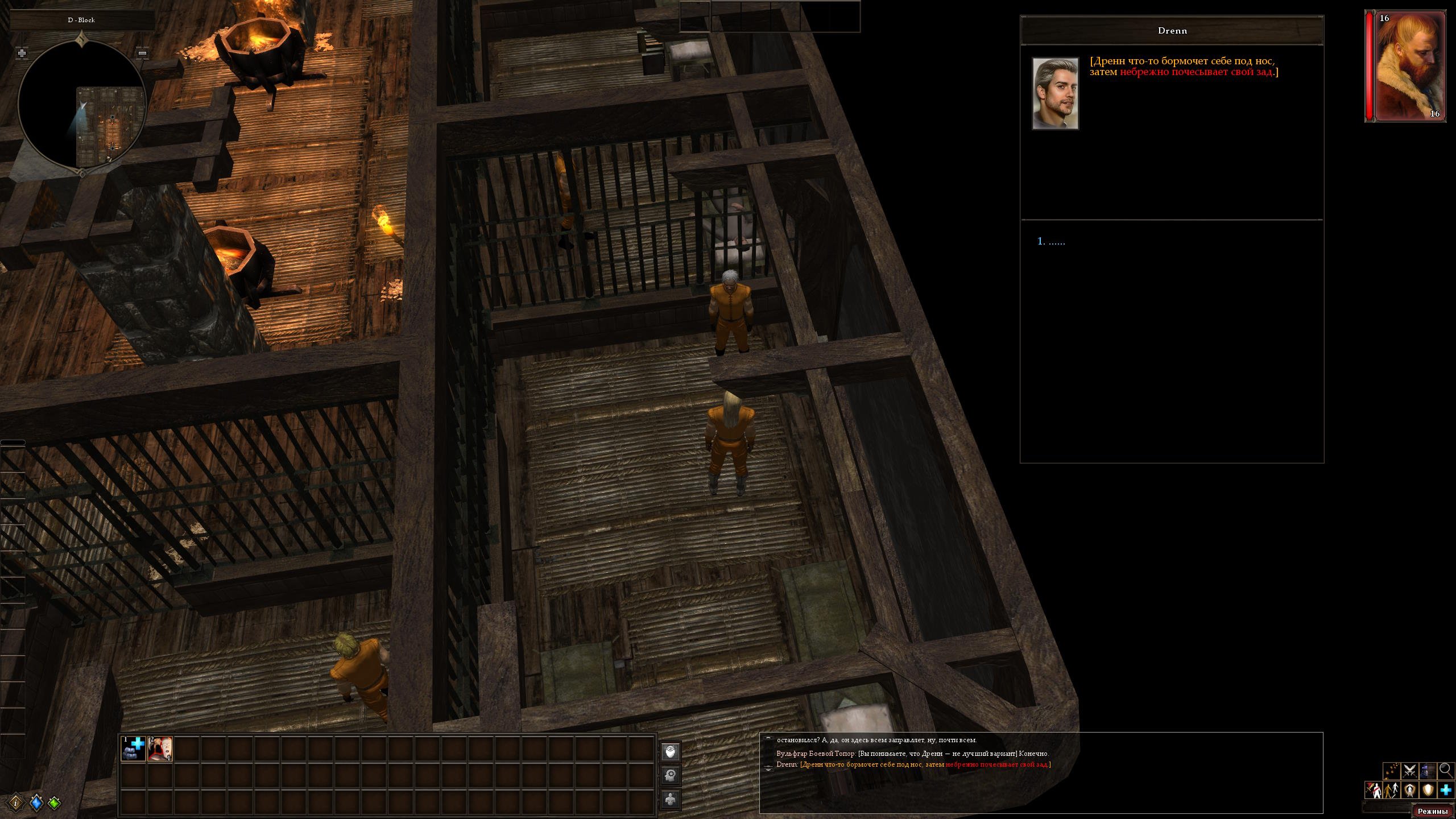Toggle the crossed swords combat mode
This screenshot has height=819, width=1456.
tap(1409, 771)
